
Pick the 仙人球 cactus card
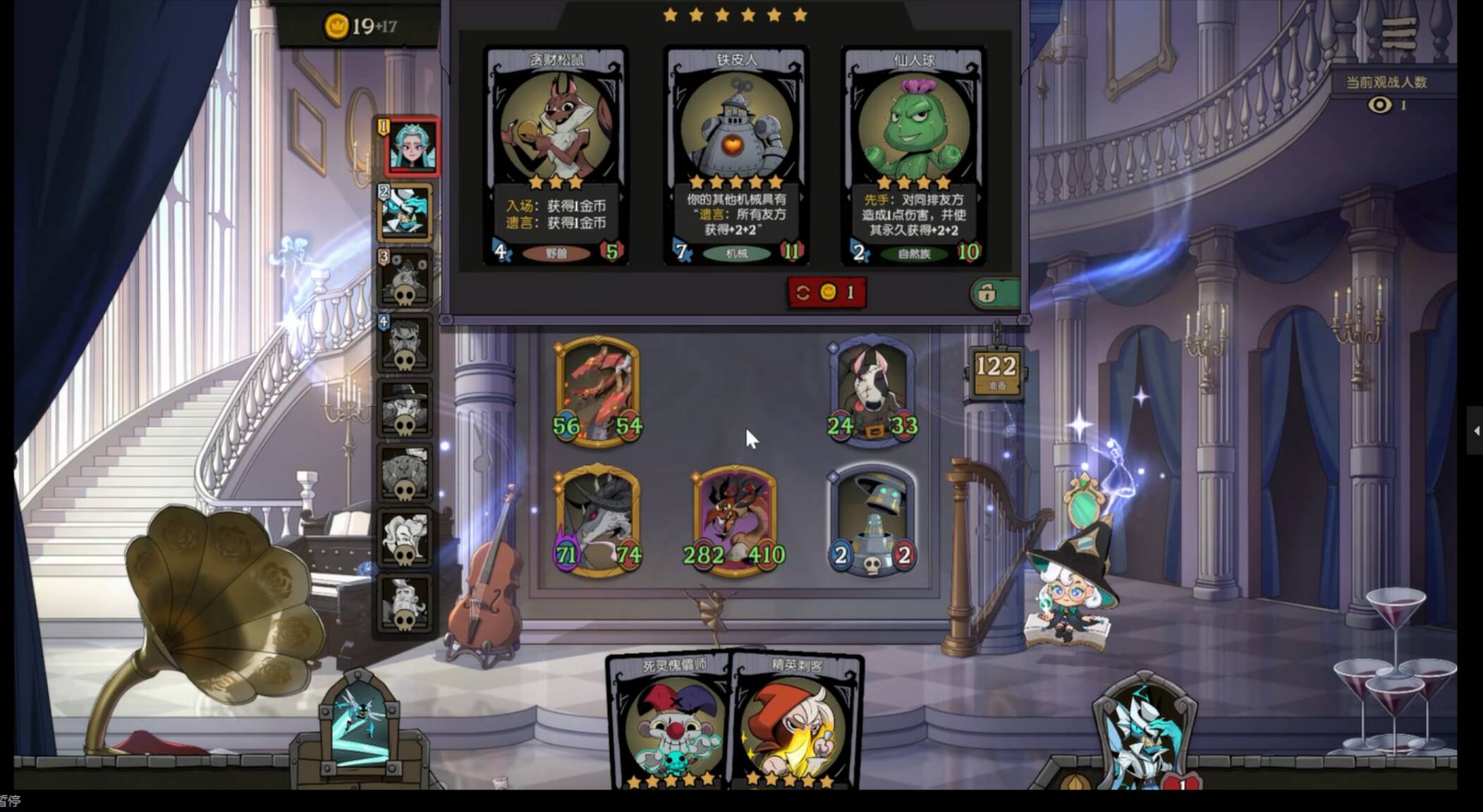914,156
